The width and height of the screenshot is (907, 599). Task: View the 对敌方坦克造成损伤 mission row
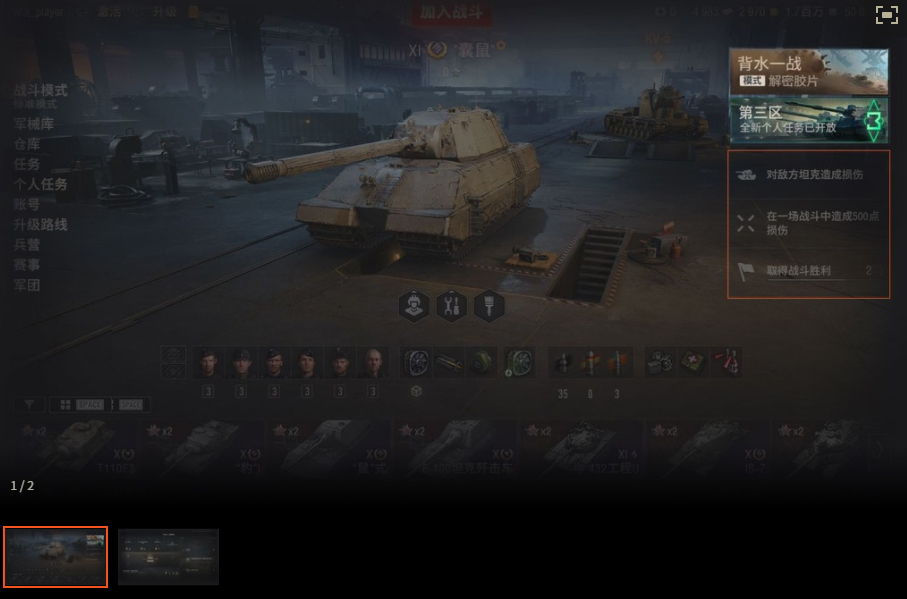pyautogui.click(x=808, y=174)
